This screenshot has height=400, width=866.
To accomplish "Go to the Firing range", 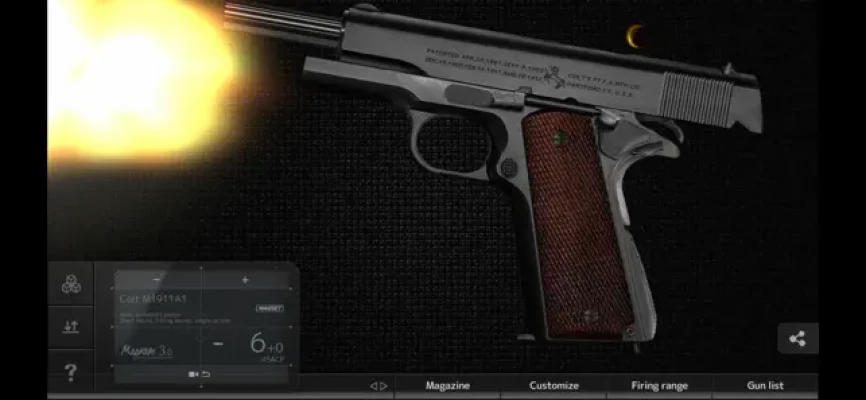I will point(659,385).
